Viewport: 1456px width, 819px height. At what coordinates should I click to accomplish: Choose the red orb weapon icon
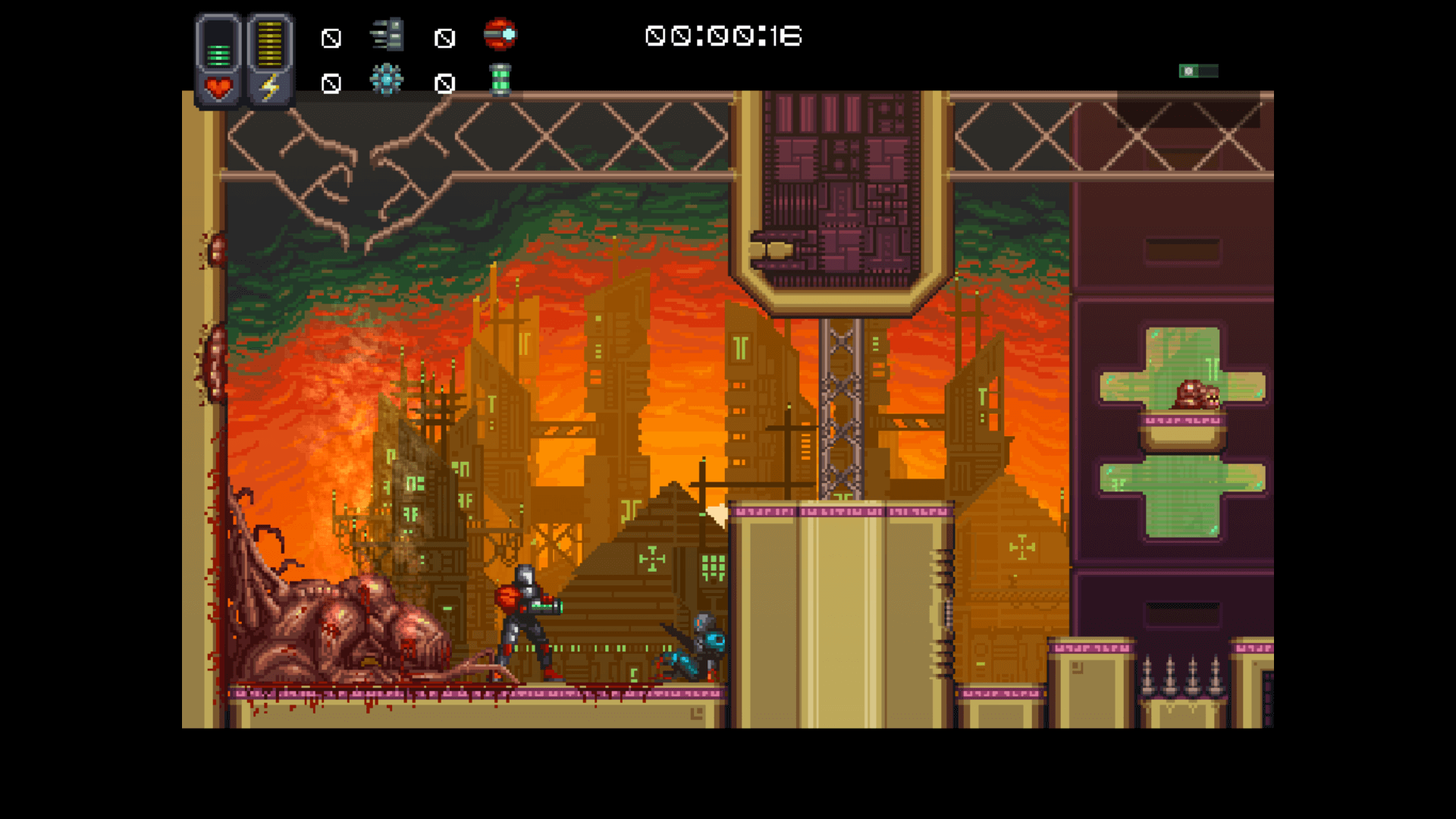click(x=500, y=34)
